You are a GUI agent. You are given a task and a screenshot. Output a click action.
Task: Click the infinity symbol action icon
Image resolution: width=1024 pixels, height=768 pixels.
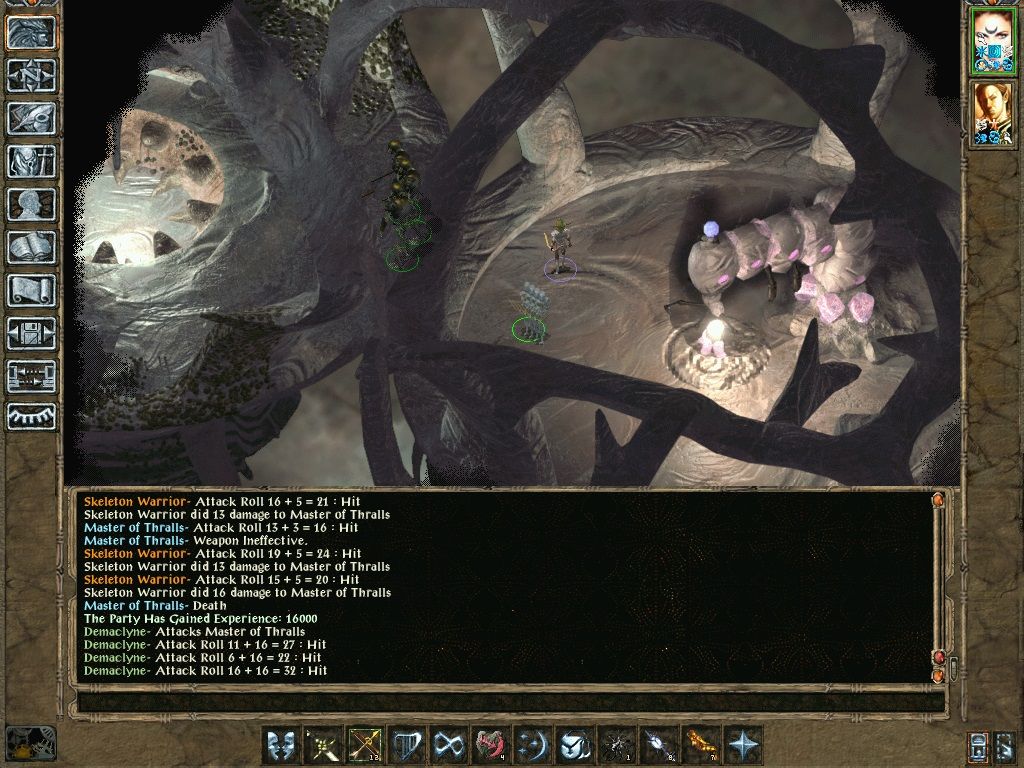tap(448, 745)
